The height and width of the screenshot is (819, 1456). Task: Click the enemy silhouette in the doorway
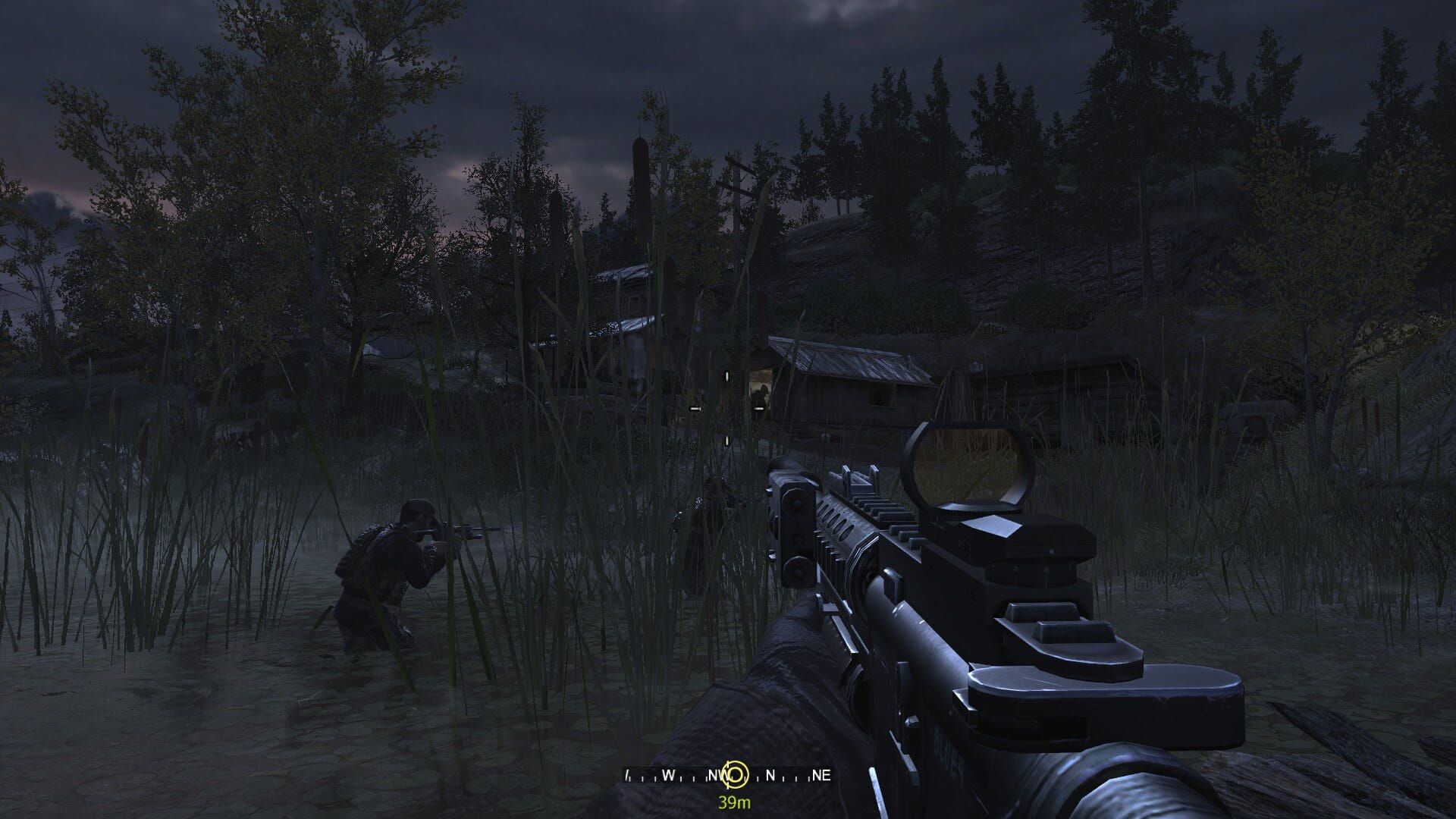(763, 394)
